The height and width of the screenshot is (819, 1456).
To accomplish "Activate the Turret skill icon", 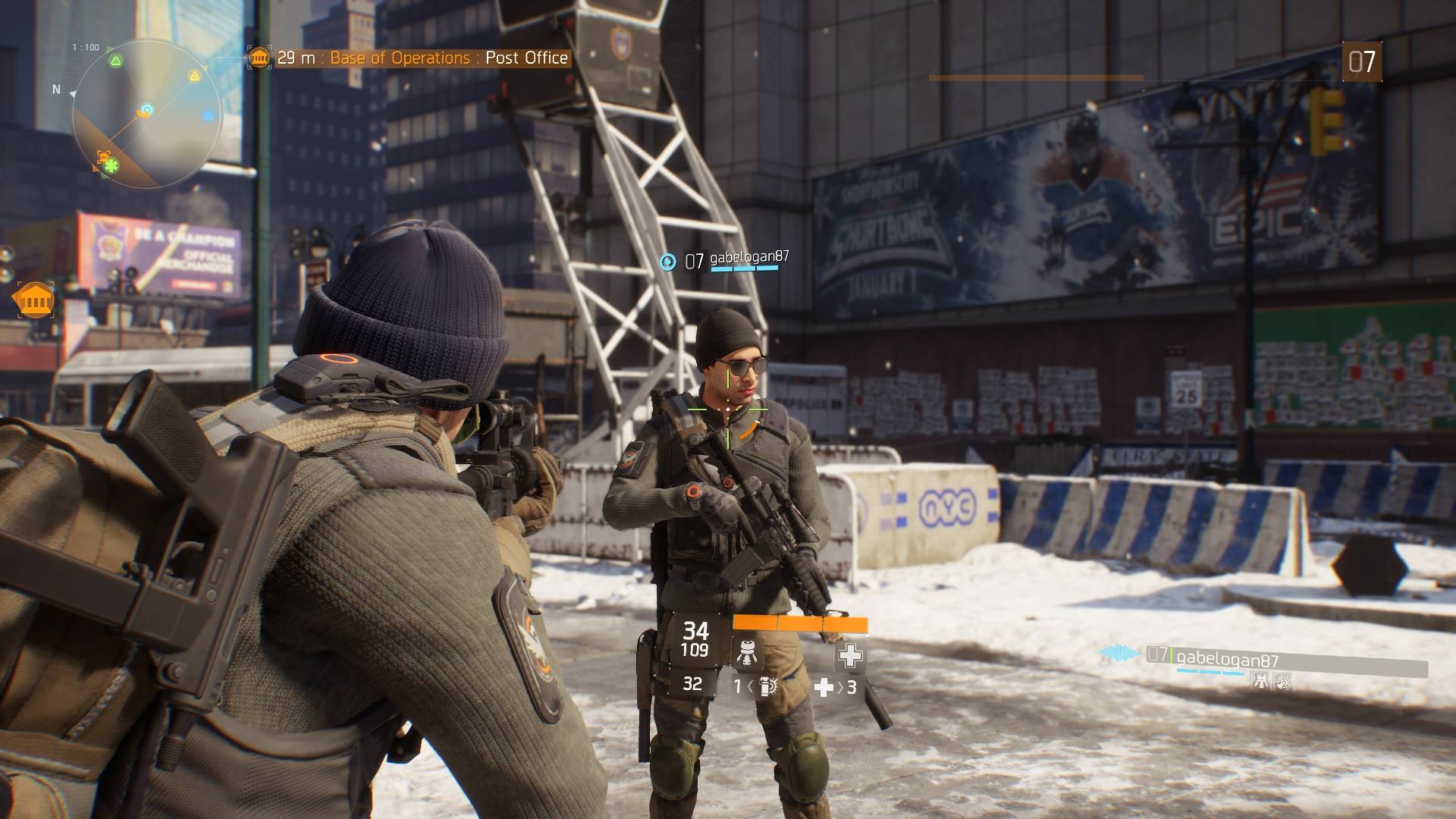I will click(x=748, y=654).
